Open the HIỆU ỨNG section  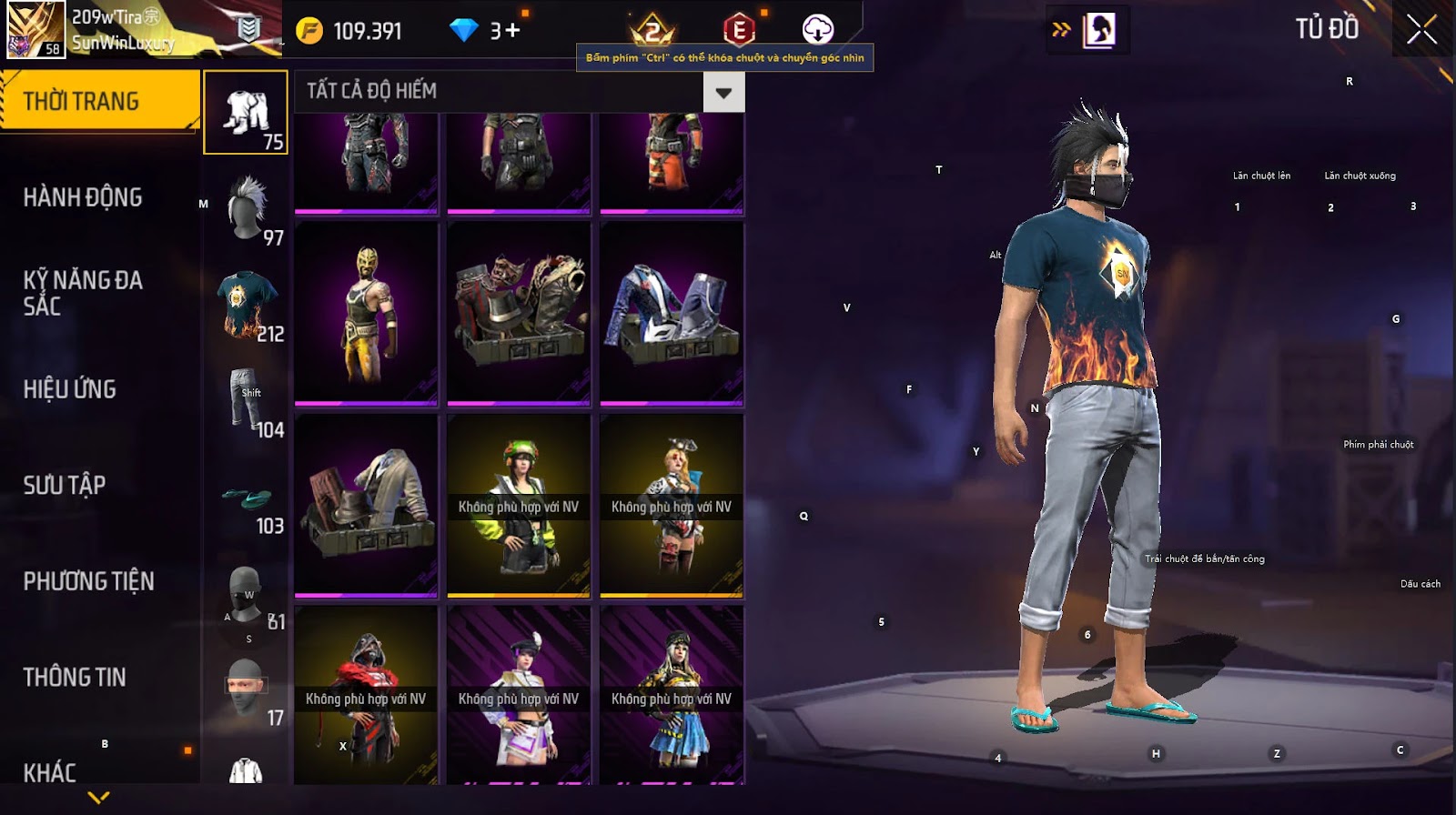[x=70, y=389]
